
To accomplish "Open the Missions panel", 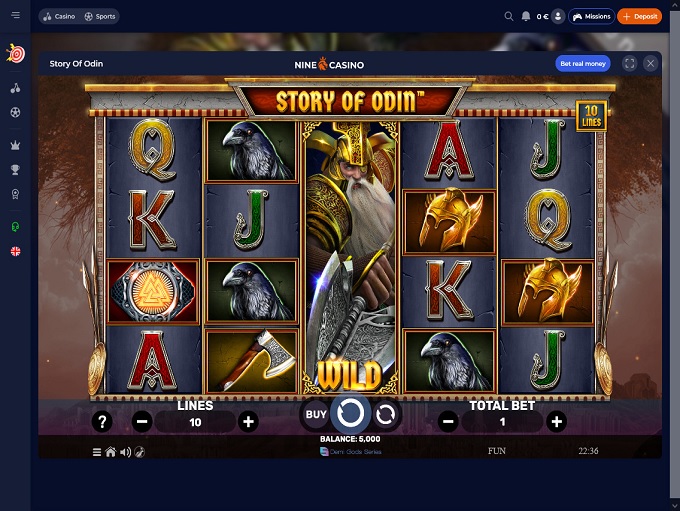I will tap(592, 17).
